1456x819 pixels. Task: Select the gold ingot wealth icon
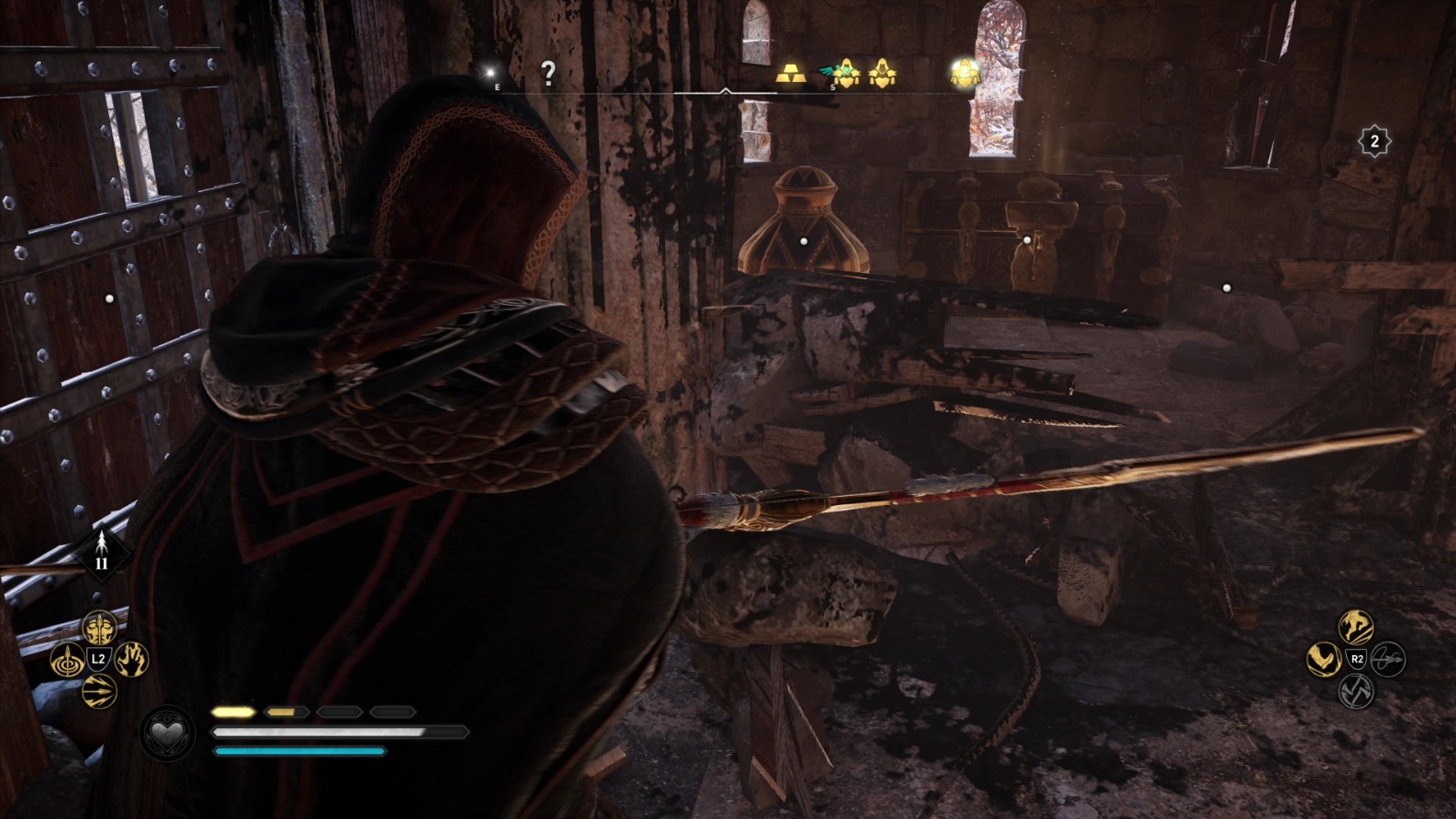[x=791, y=74]
